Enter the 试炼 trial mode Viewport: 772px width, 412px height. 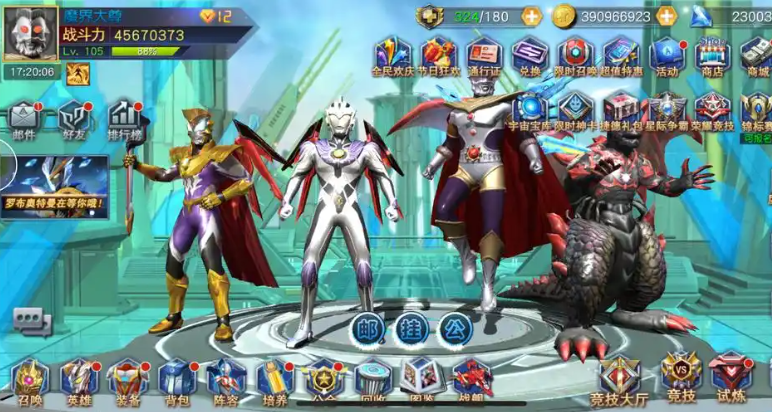(x=730, y=378)
